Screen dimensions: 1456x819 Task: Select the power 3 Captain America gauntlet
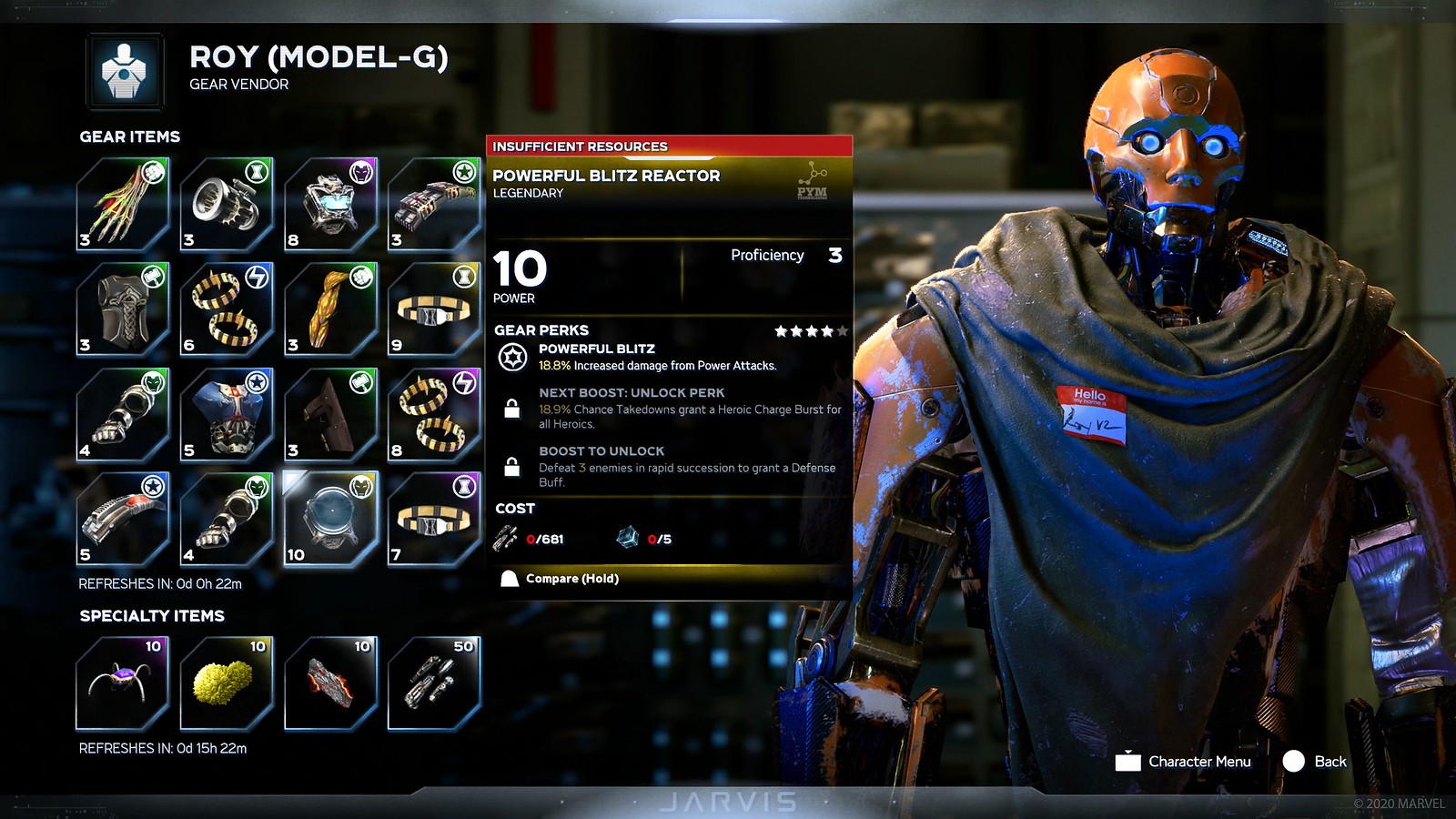pyautogui.click(x=434, y=204)
